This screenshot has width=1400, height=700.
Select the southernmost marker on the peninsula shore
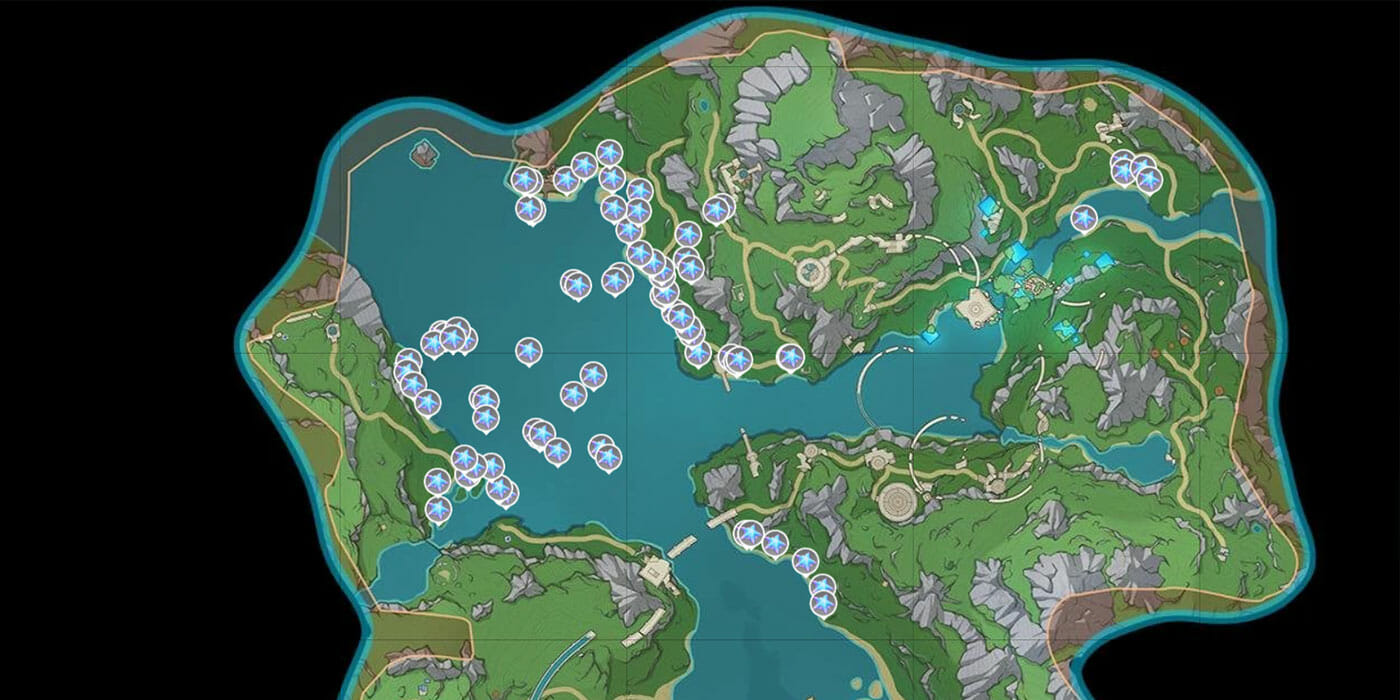click(823, 603)
